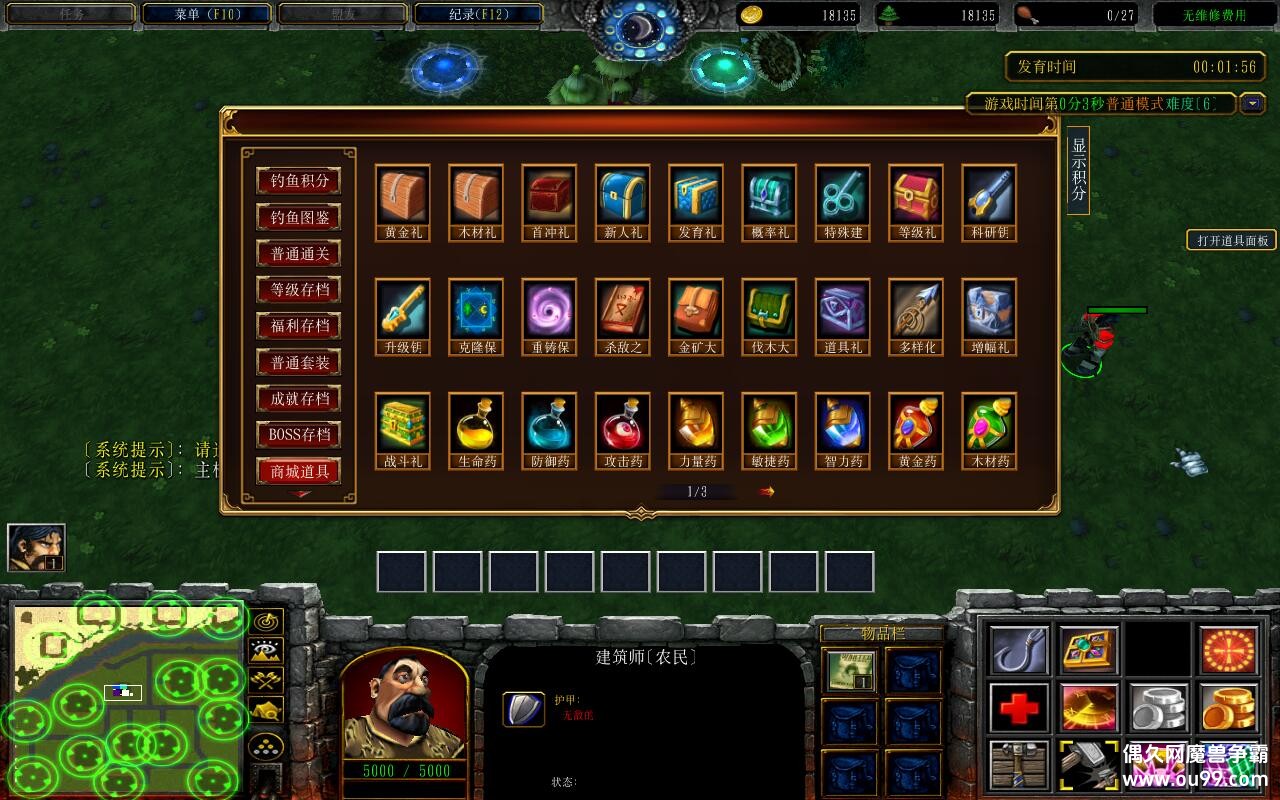Open the 等级存档 category

tap(298, 290)
